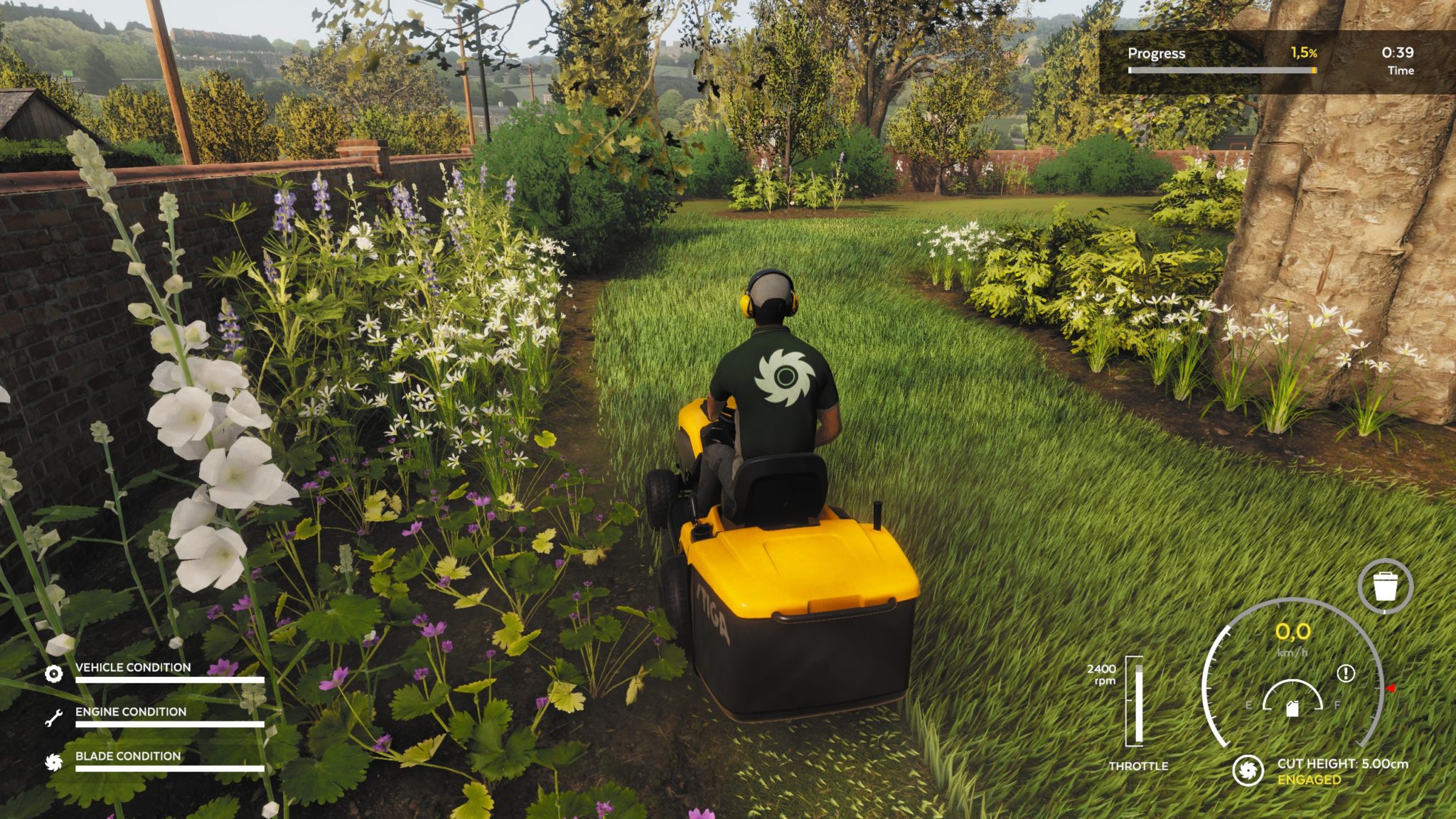The height and width of the screenshot is (819, 1456).
Task: Toggle the blade engaged icon
Action: click(1247, 771)
